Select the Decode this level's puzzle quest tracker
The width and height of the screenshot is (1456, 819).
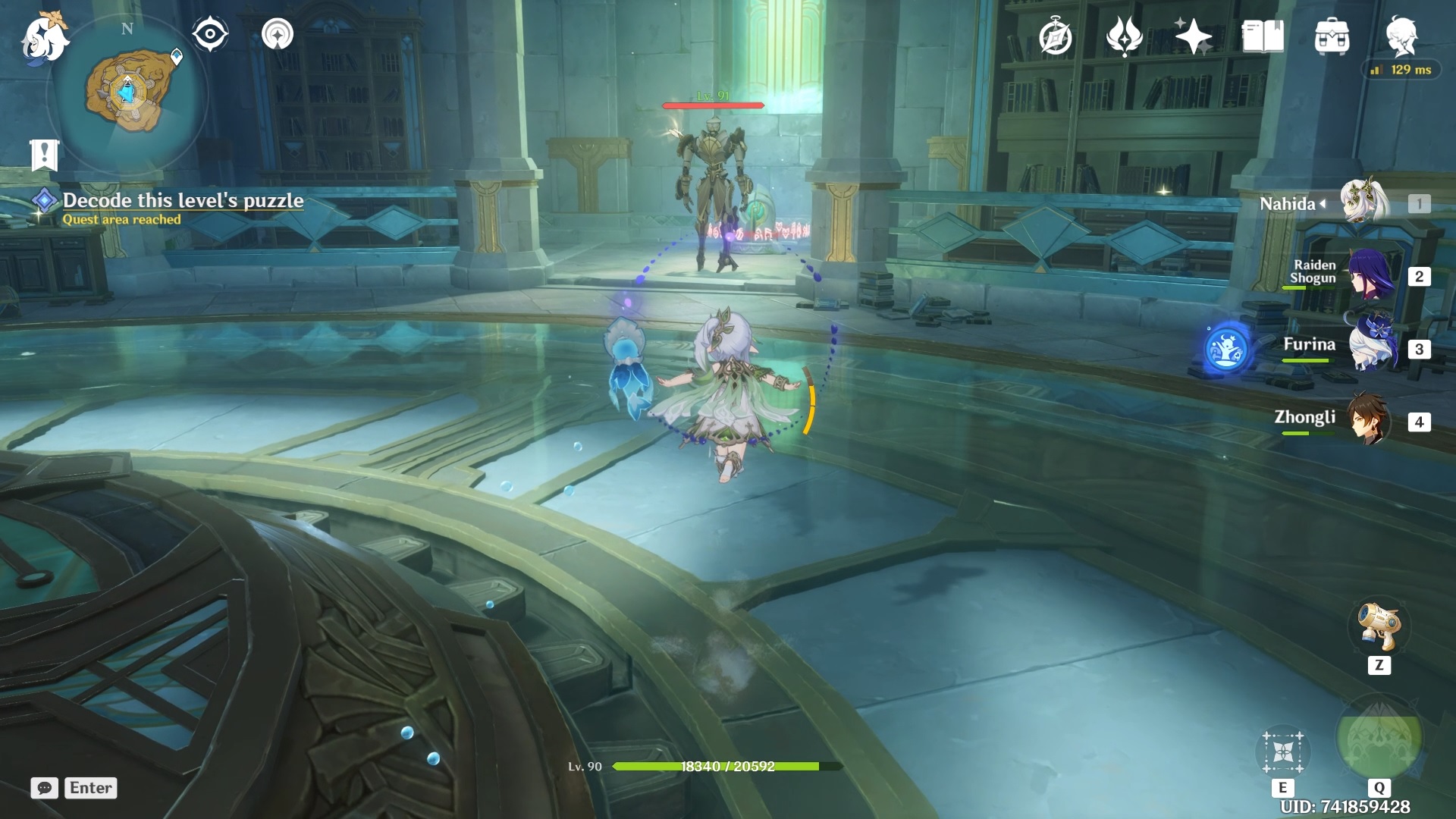point(182,201)
